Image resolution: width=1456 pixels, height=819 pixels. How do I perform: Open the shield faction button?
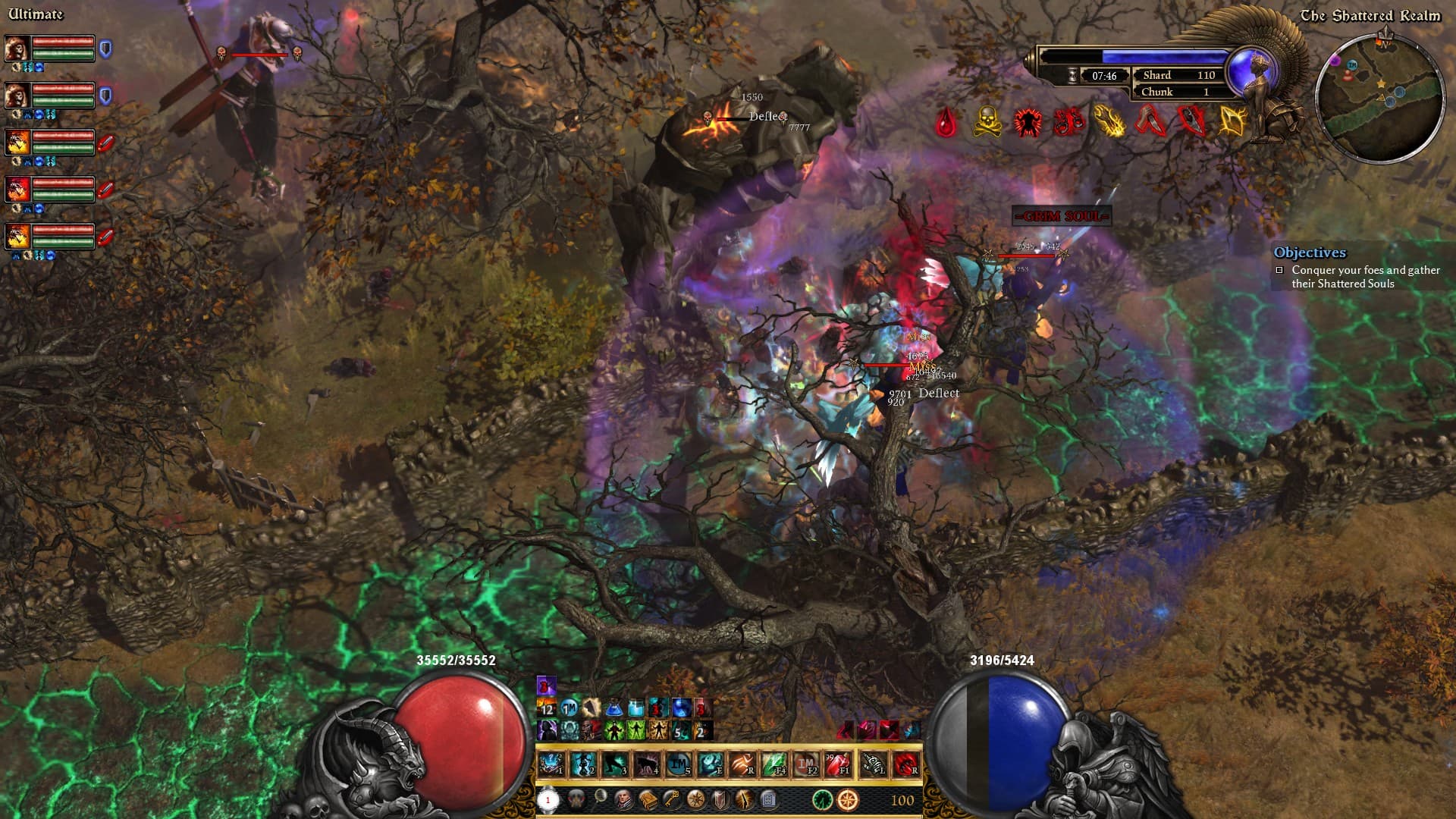(720, 799)
